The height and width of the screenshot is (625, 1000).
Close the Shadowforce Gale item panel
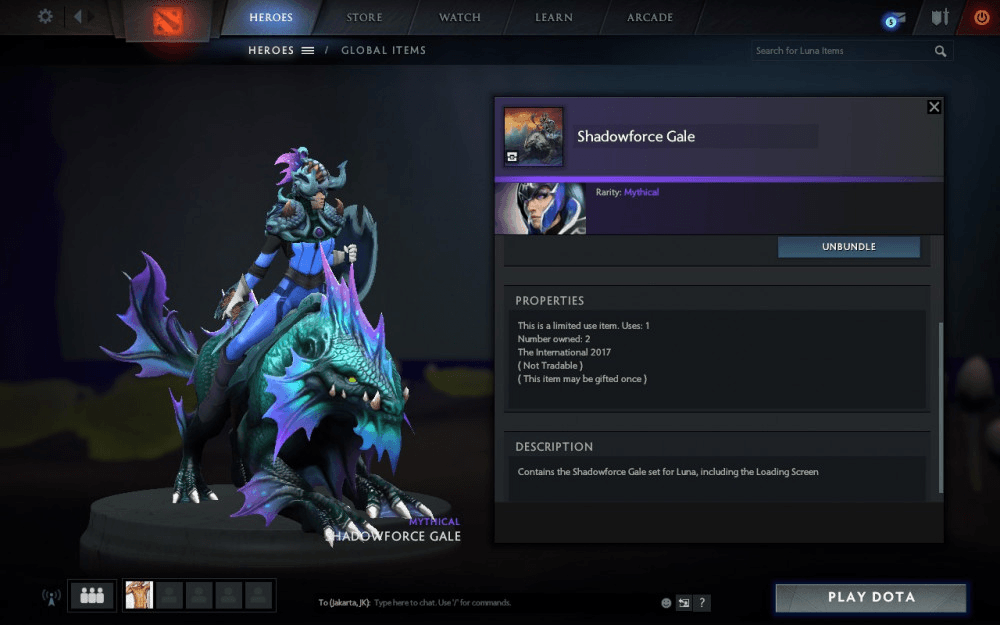point(934,107)
